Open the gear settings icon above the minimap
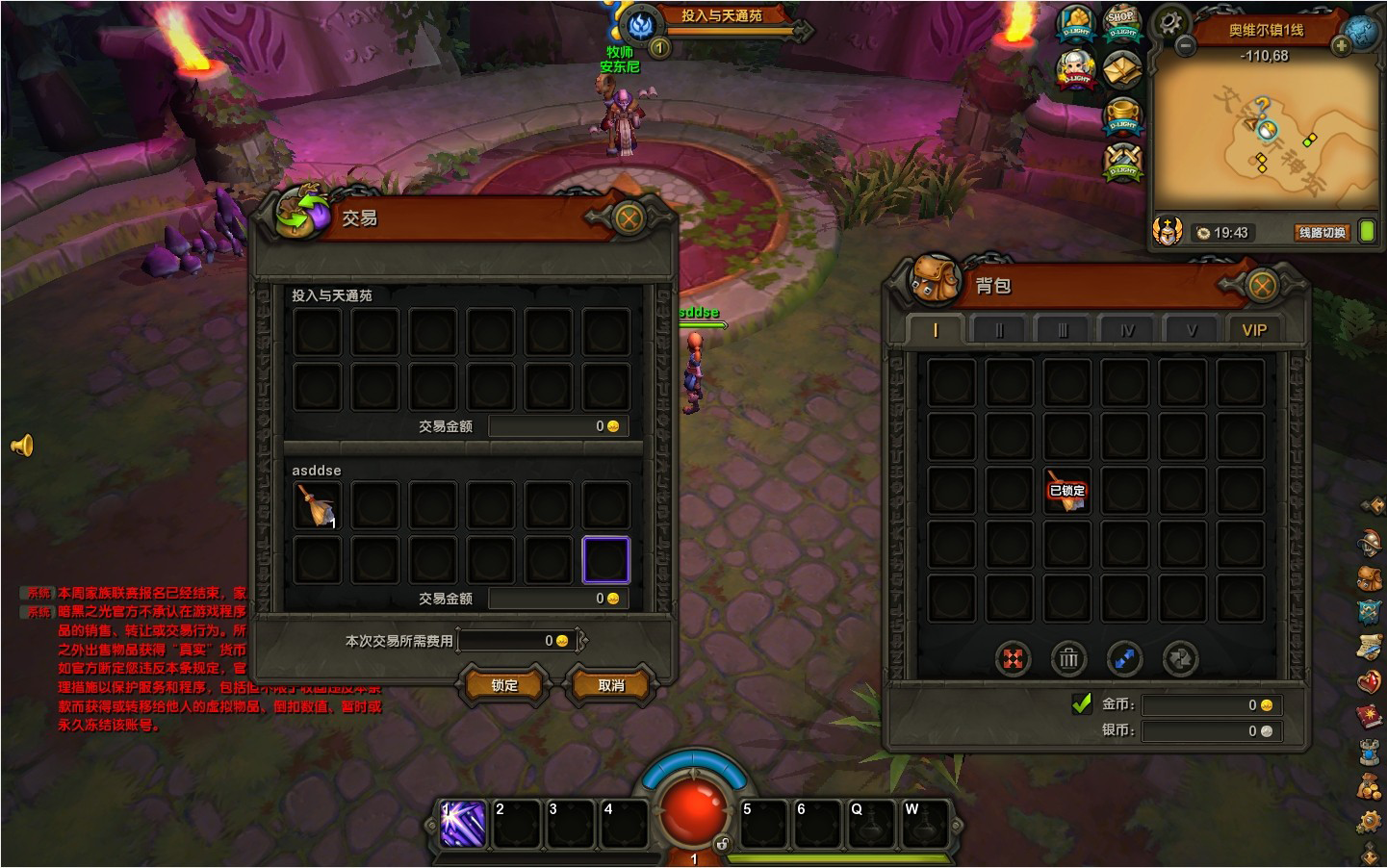The width and height of the screenshot is (1387, 868). pyautogui.click(x=1170, y=21)
